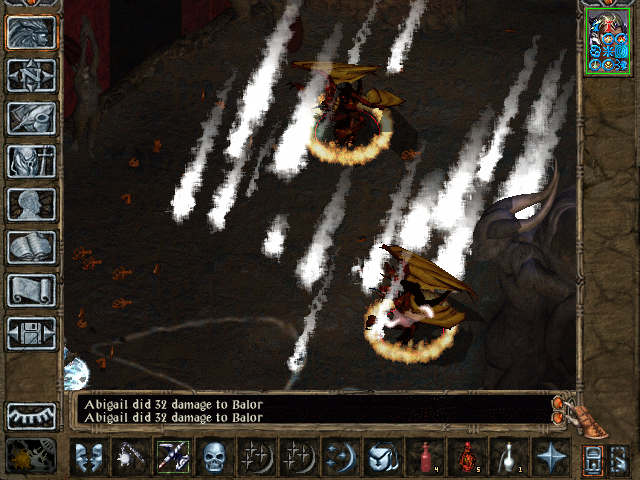The image size is (640, 480).
Task: Use the white bottle quick item
Action: pyautogui.click(x=507, y=456)
